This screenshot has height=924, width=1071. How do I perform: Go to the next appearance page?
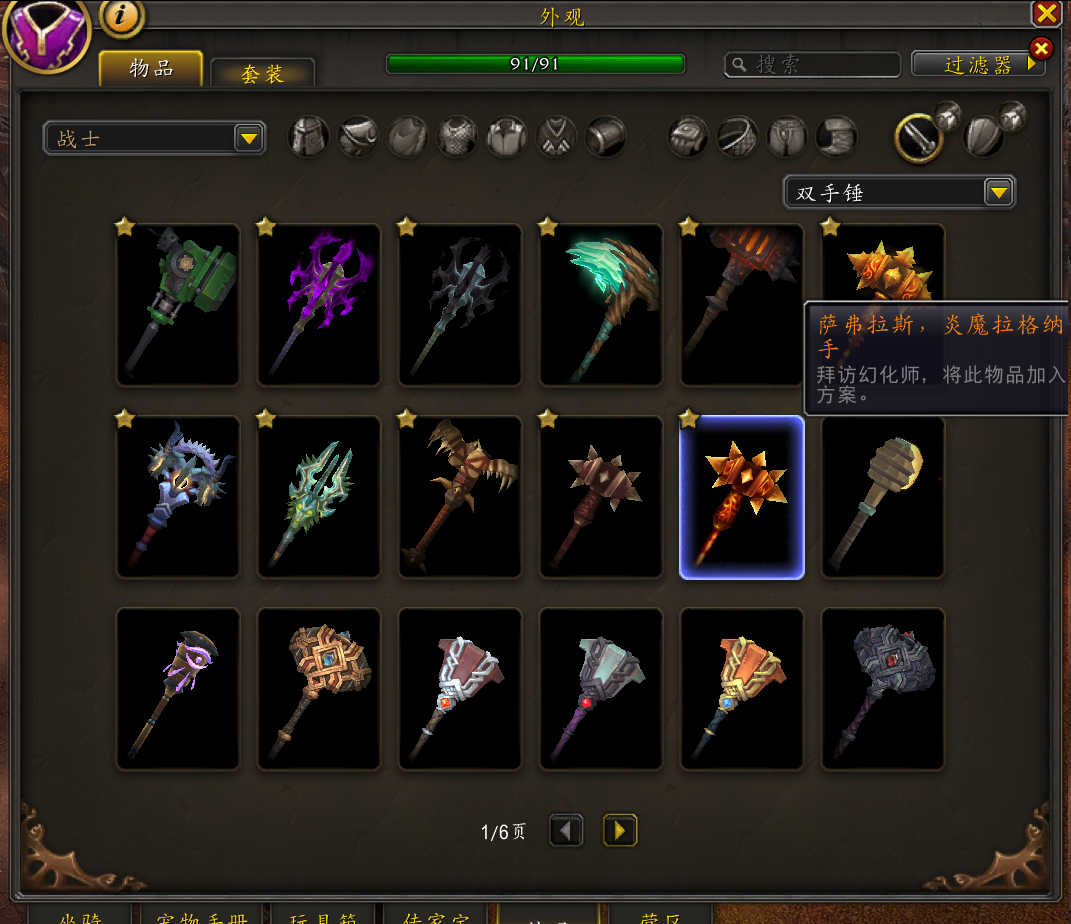[620, 830]
